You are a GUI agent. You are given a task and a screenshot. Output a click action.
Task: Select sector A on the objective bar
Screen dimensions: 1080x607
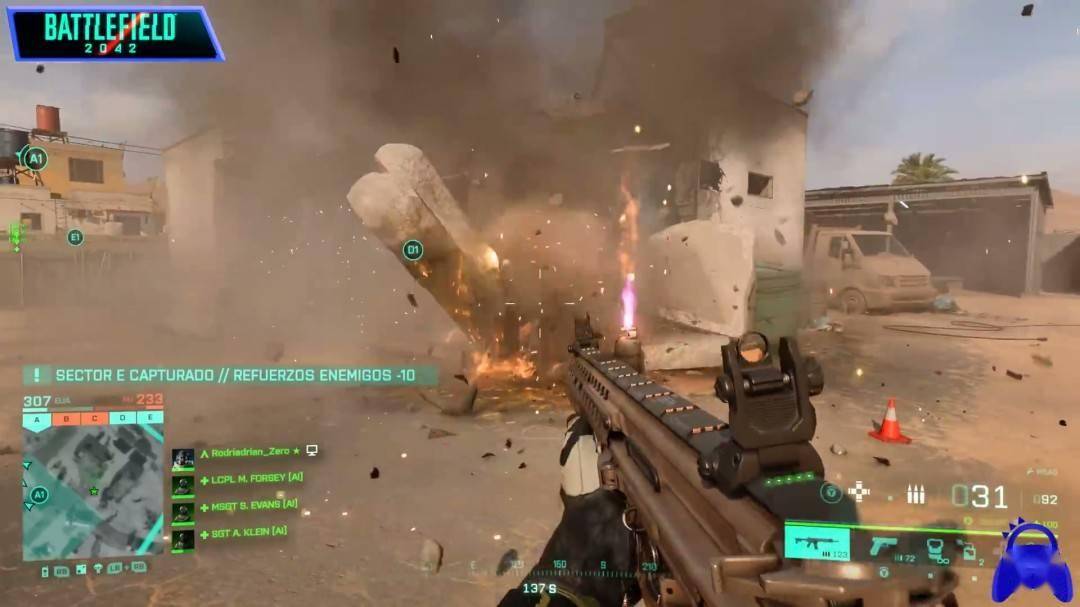[x=37, y=418]
